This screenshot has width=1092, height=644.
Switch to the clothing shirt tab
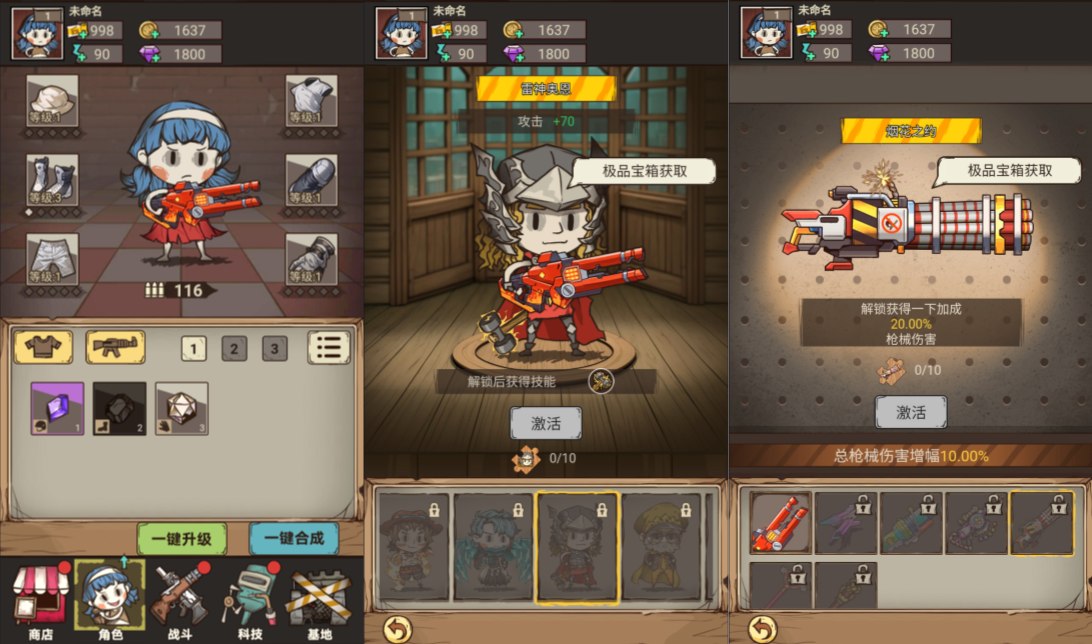tap(43, 348)
